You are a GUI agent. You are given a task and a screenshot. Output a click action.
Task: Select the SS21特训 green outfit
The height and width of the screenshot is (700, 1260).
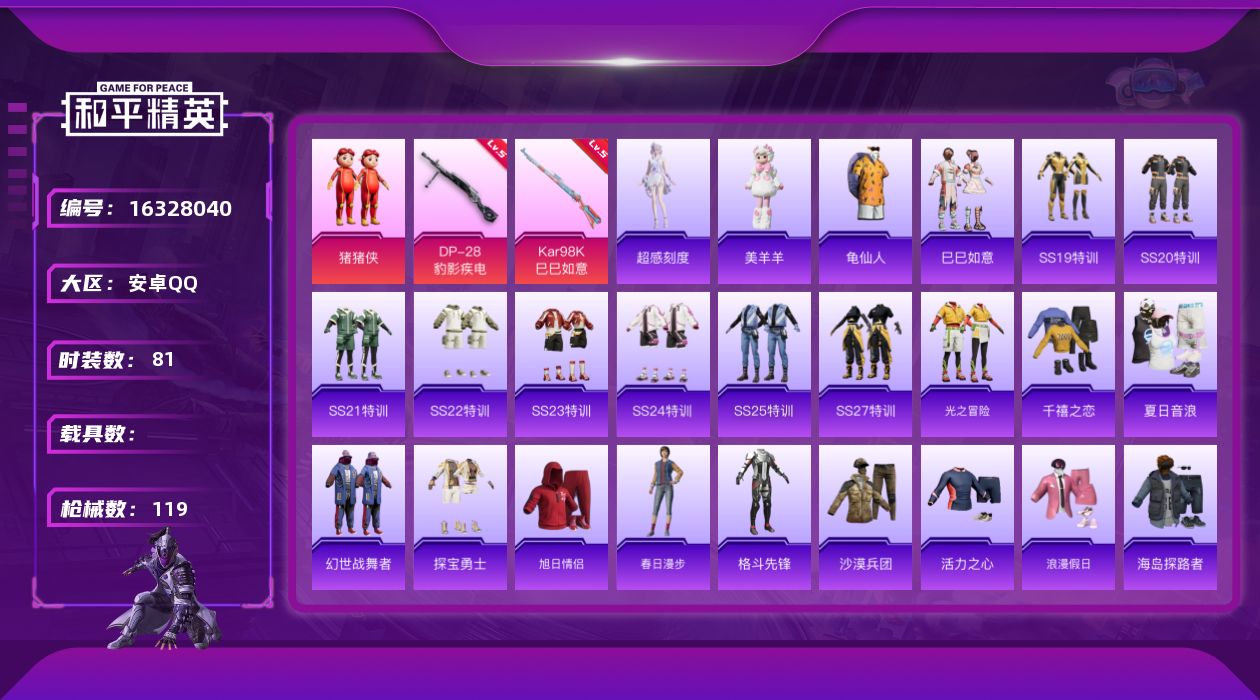tap(358, 364)
